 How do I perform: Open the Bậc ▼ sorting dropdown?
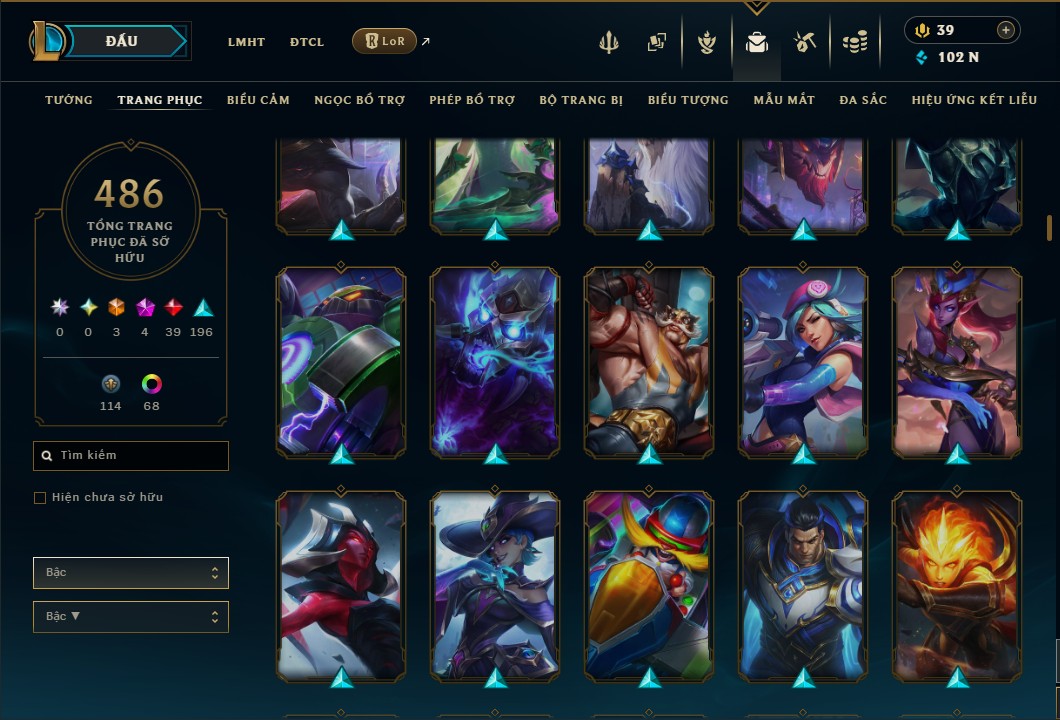coord(131,616)
